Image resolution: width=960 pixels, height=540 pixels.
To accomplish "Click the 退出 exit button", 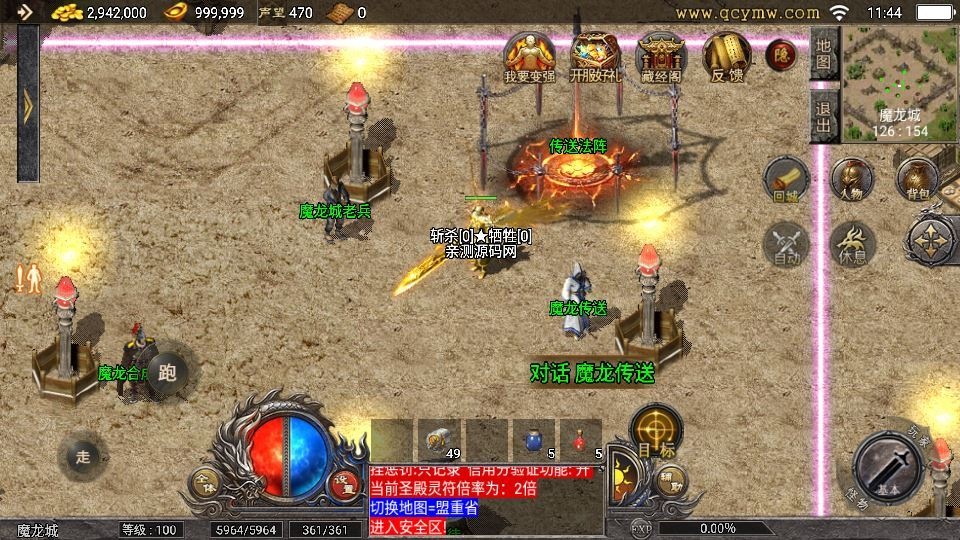I will pos(823,115).
